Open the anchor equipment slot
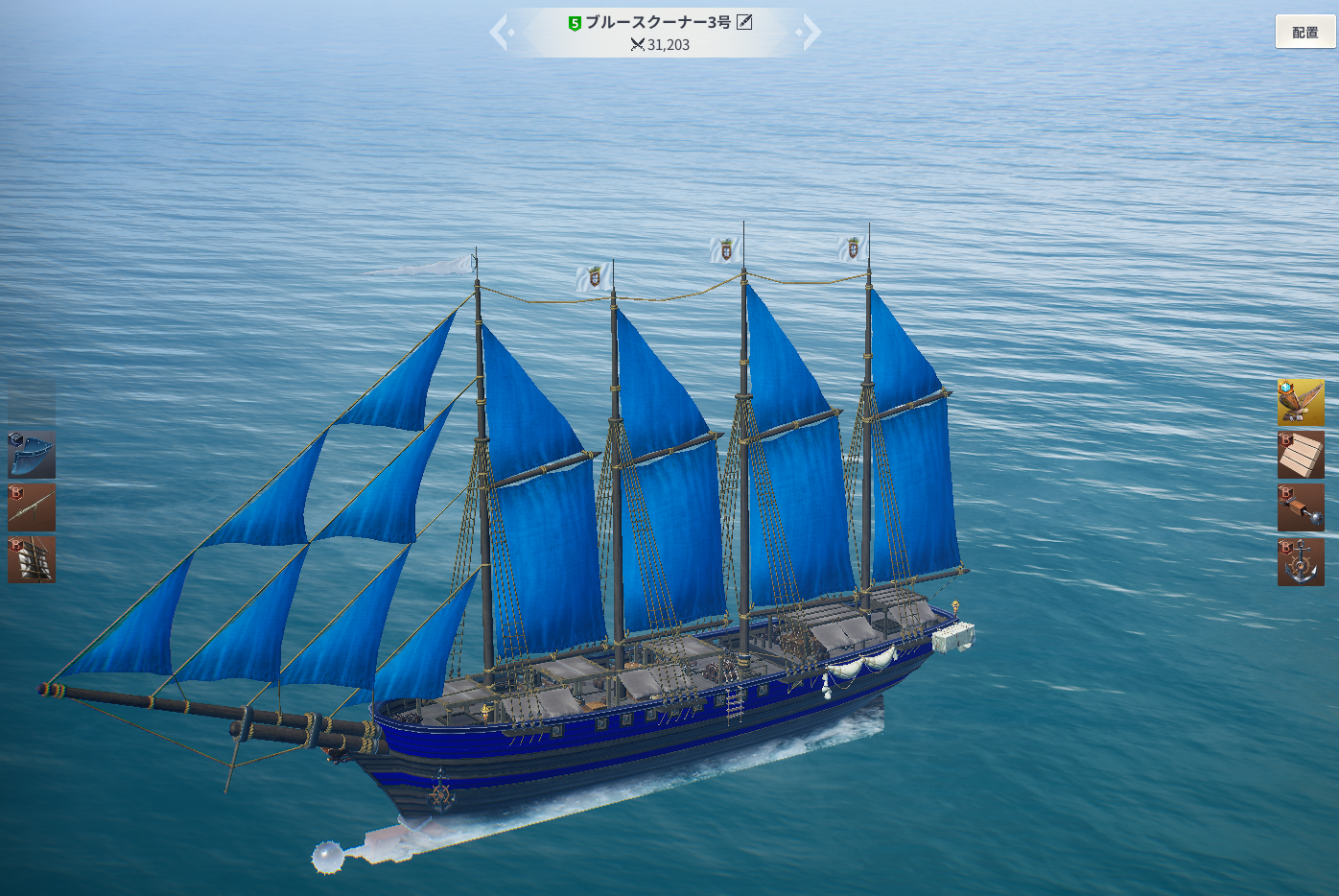 (x=1301, y=561)
